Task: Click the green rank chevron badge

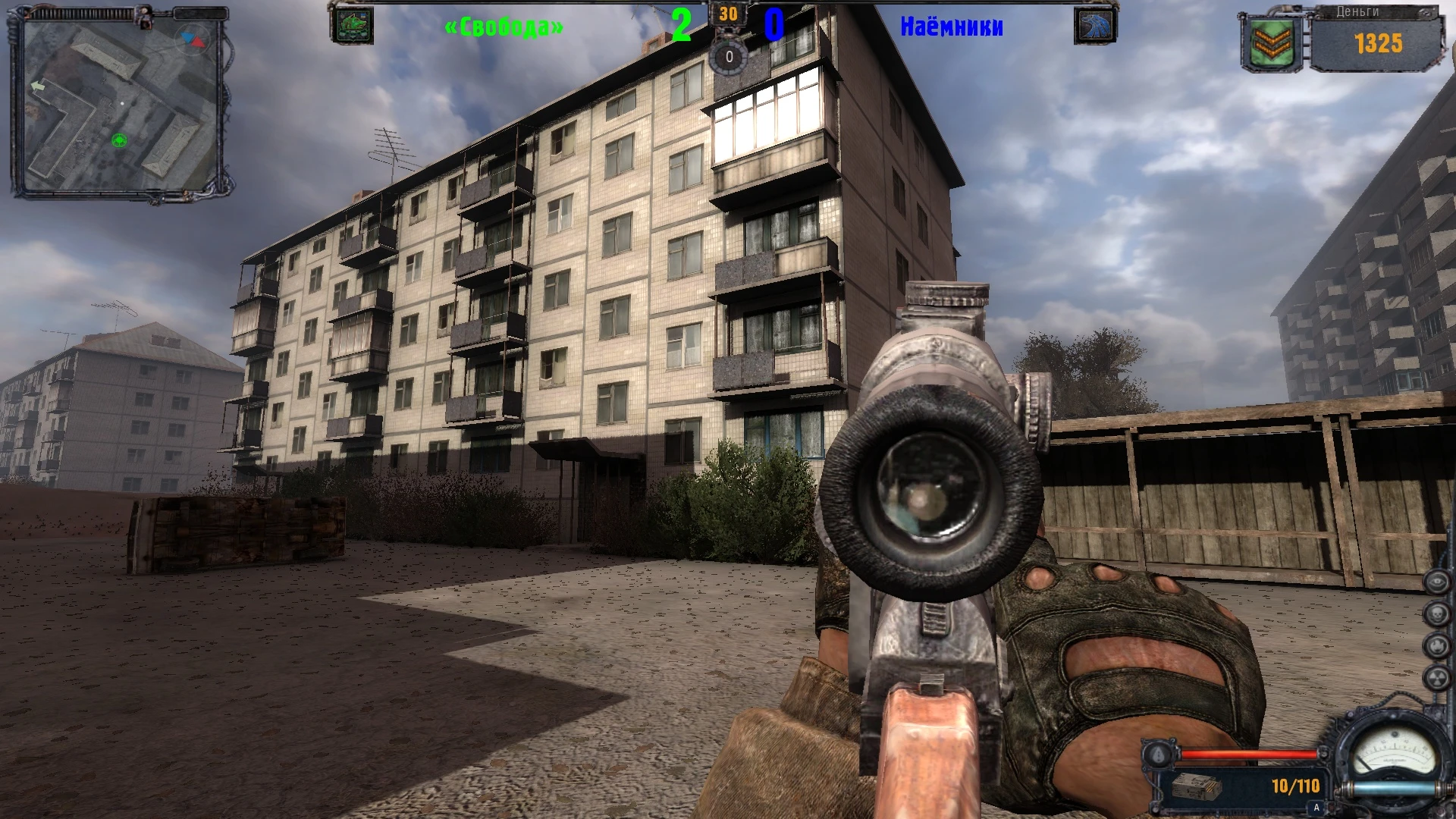Action: click(1271, 39)
